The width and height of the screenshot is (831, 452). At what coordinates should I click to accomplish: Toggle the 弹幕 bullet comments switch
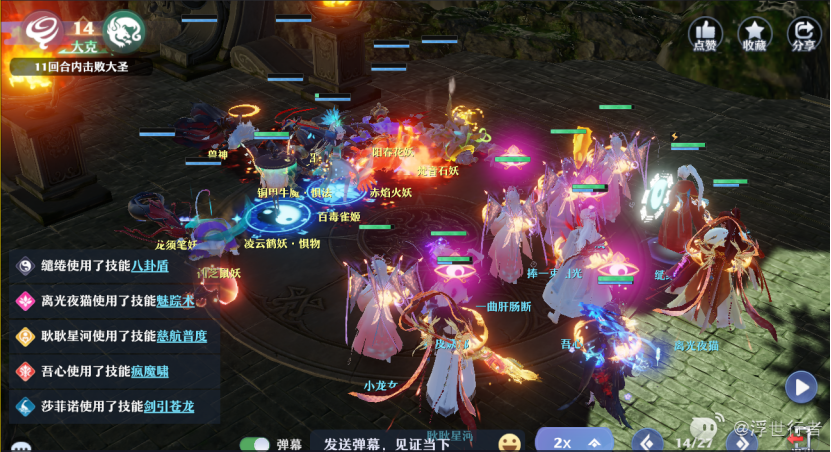tap(256, 443)
